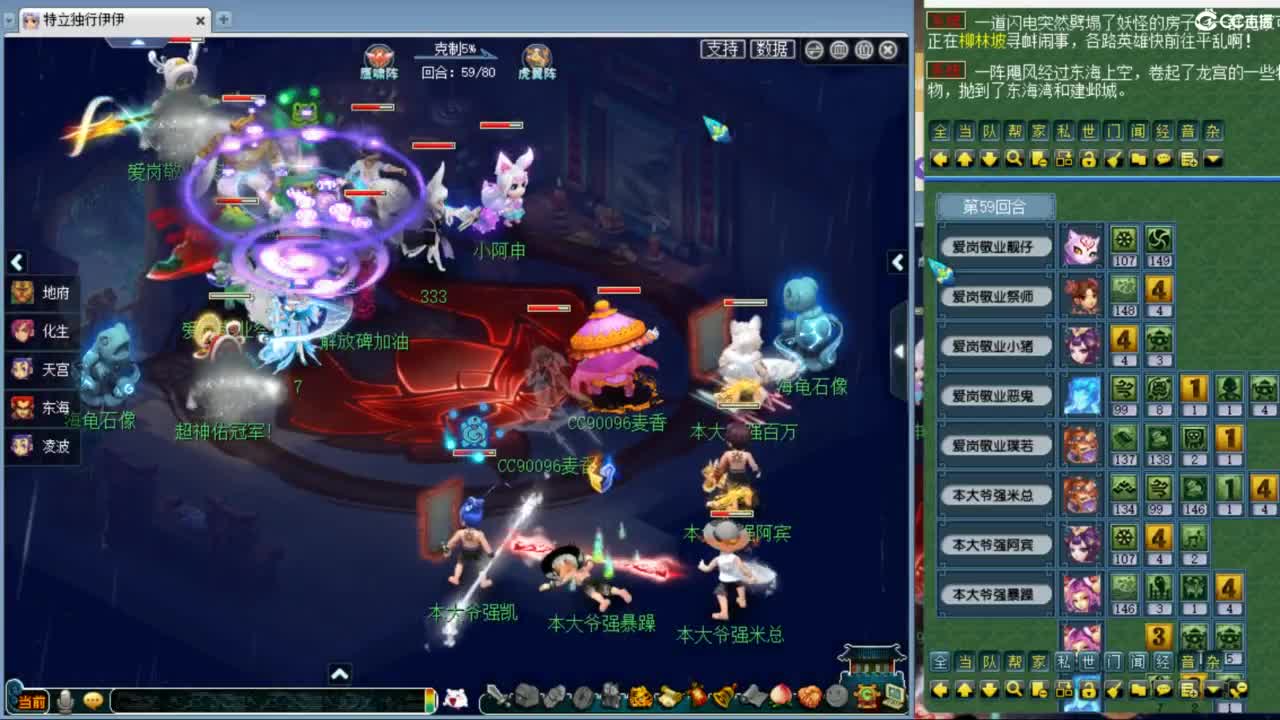Screen dimensions: 1280x720
Task: Open the 世 chat channel tab
Action: pyautogui.click(x=1086, y=131)
